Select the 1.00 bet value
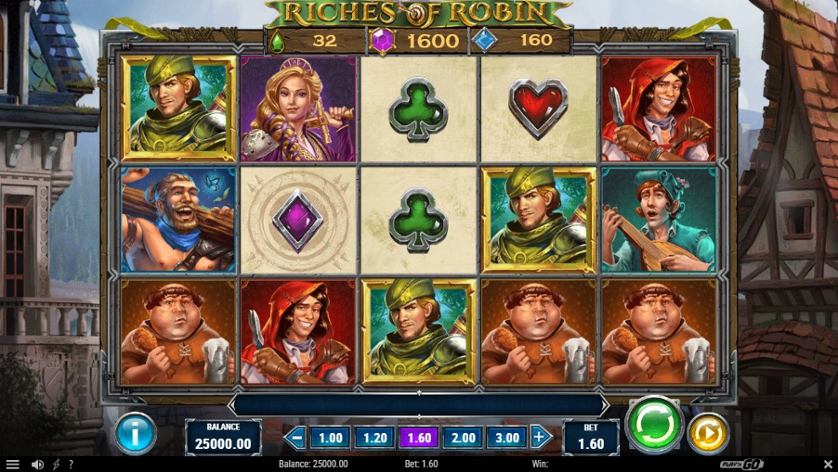This screenshot has height=472, width=838. pos(330,437)
